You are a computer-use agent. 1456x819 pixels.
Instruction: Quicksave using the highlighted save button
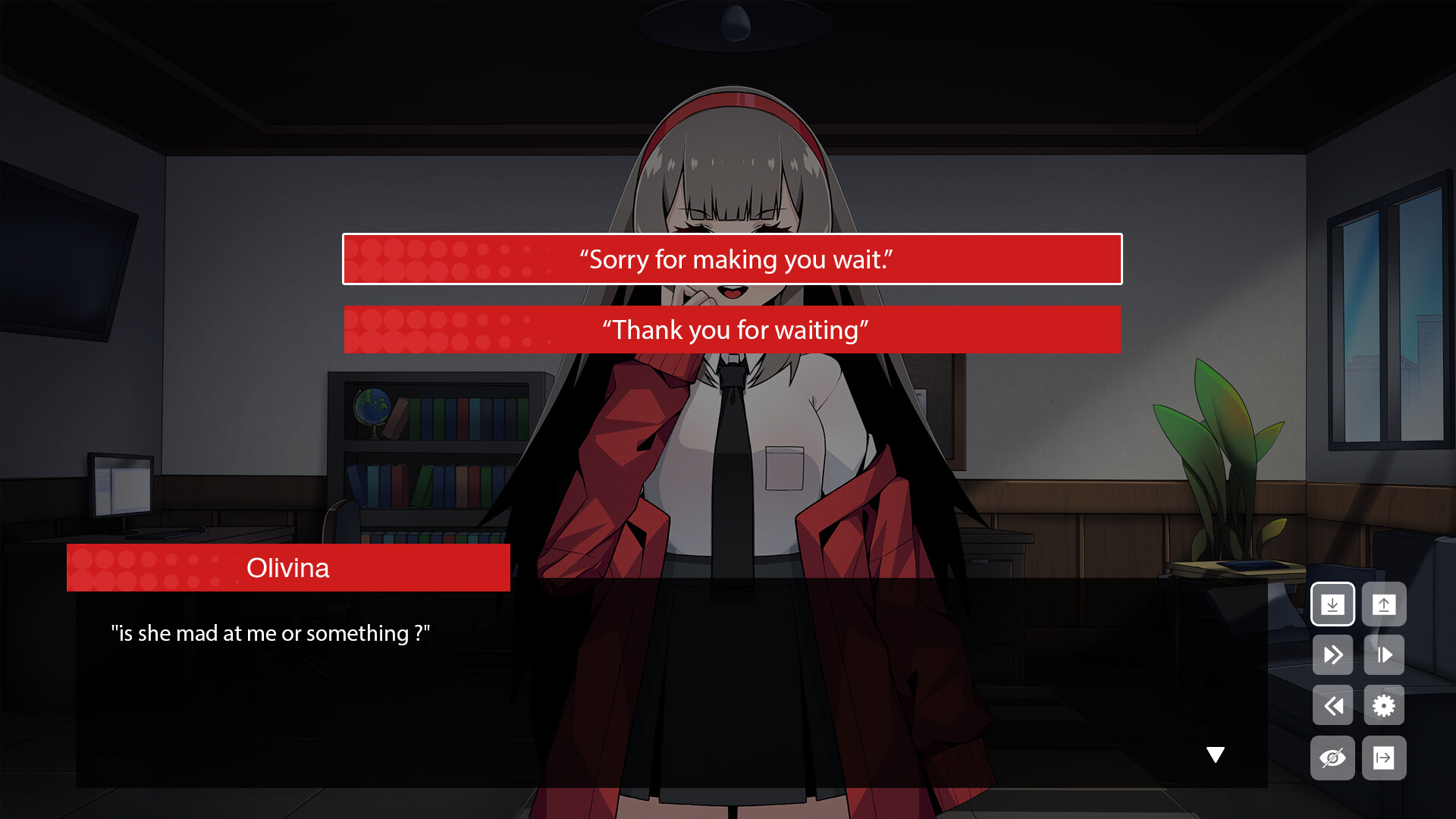pyautogui.click(x=1332, y=604)
